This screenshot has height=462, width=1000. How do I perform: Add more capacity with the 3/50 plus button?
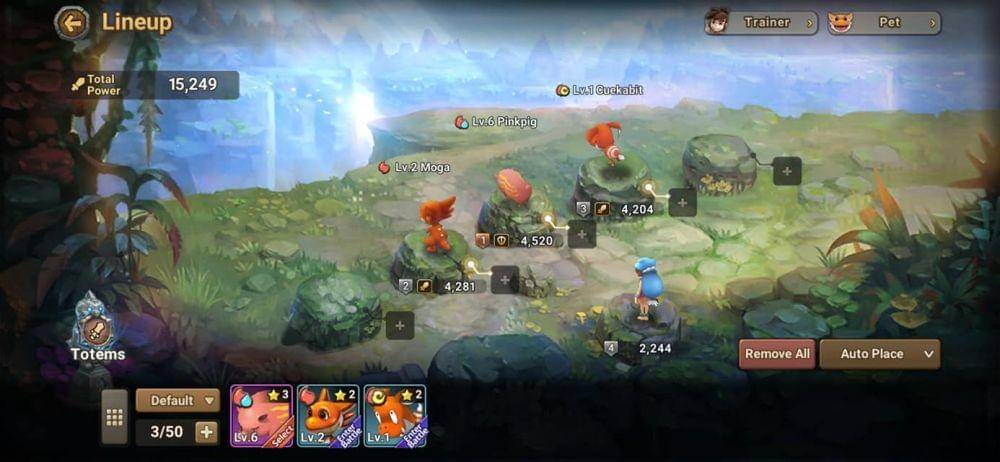point(207,432)
